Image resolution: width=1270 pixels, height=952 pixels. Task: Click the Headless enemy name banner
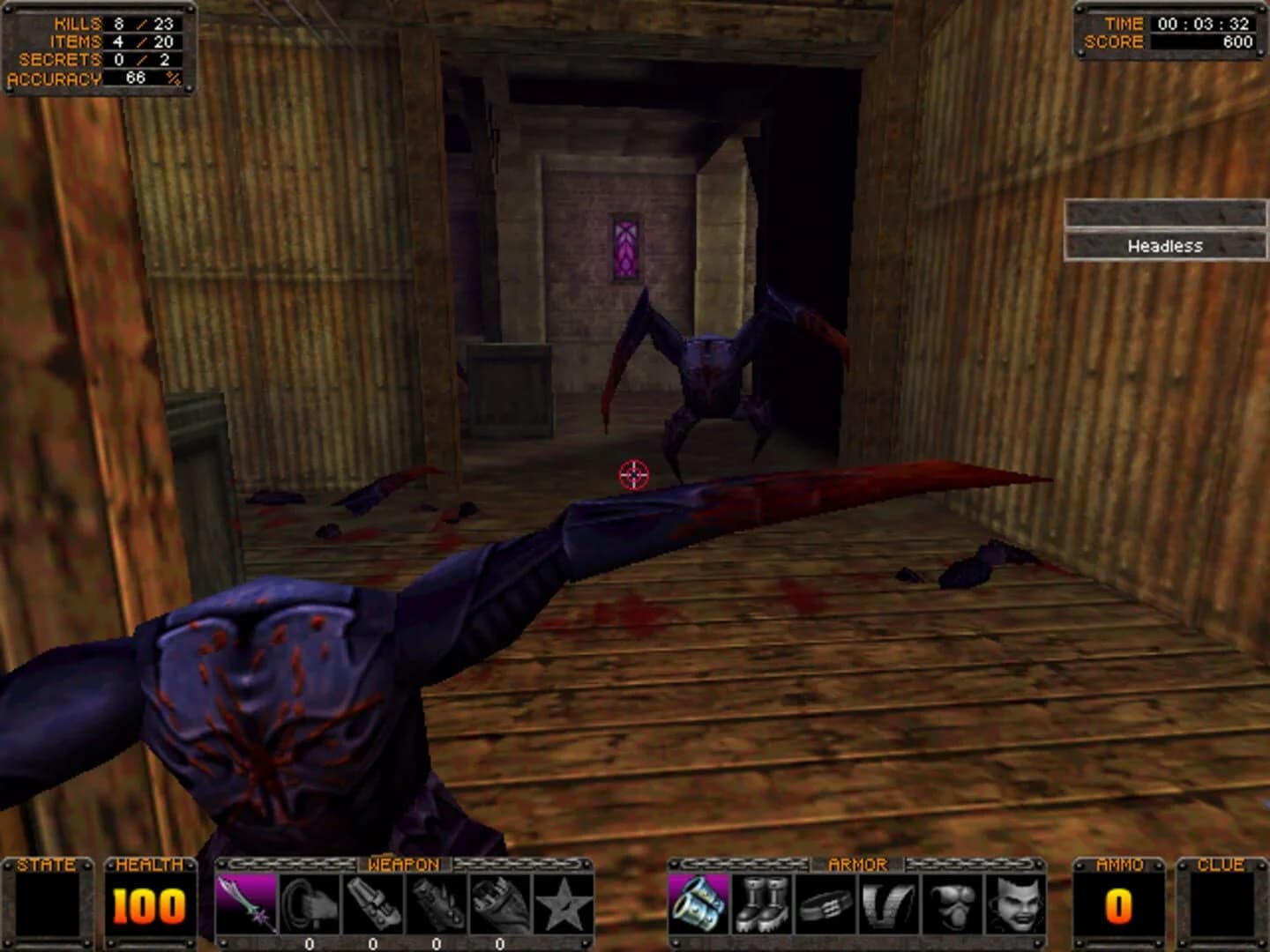point(1166,246)
